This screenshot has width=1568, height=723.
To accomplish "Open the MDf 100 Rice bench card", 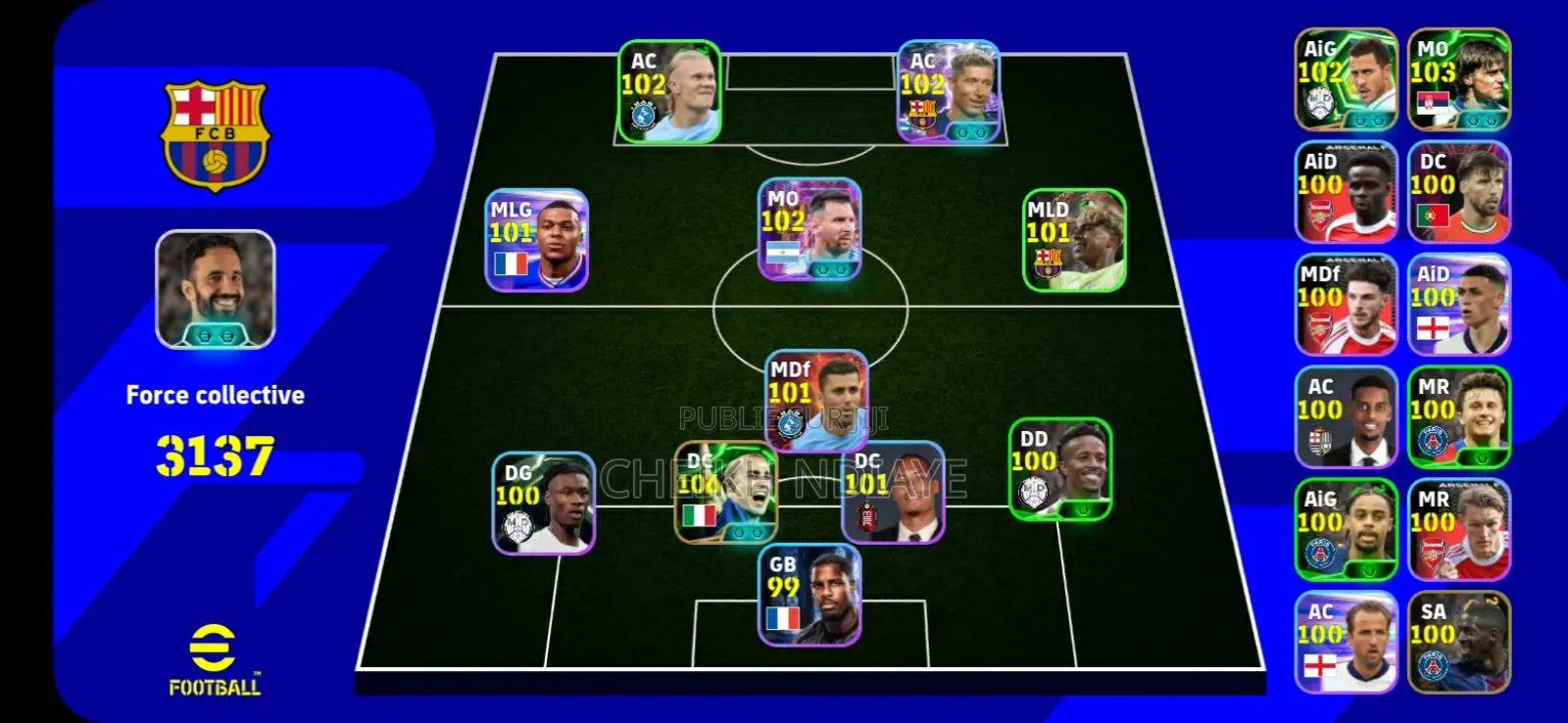I will [1345, 304].
